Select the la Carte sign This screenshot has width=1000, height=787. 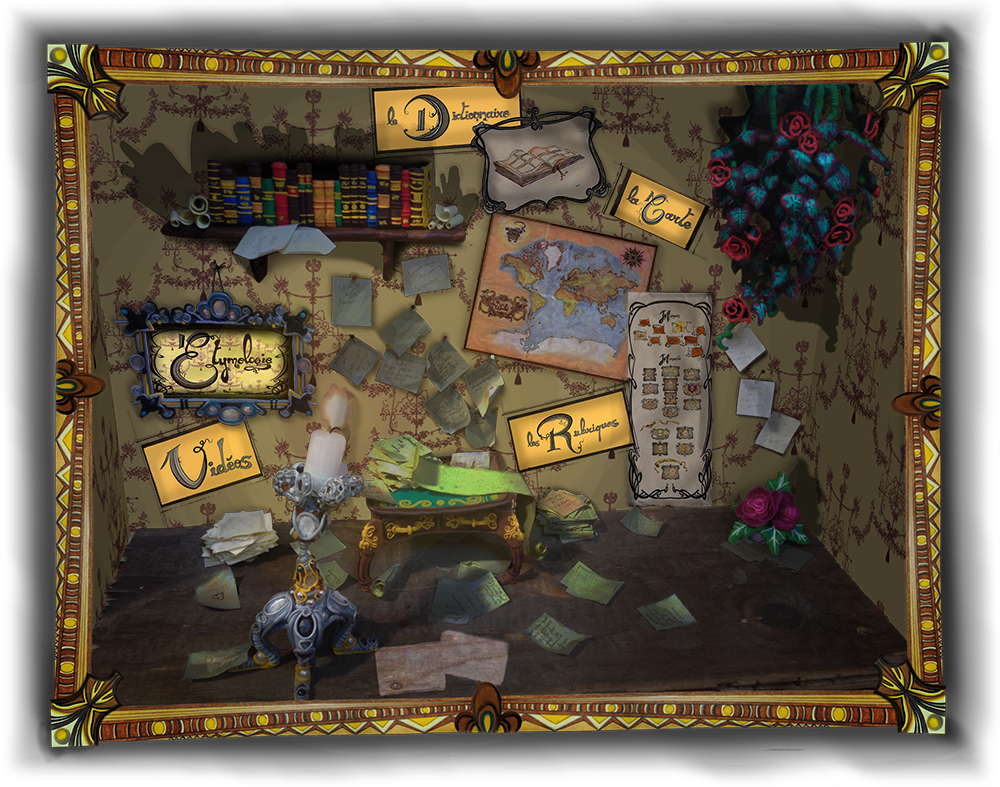click(x=658, y=208)
